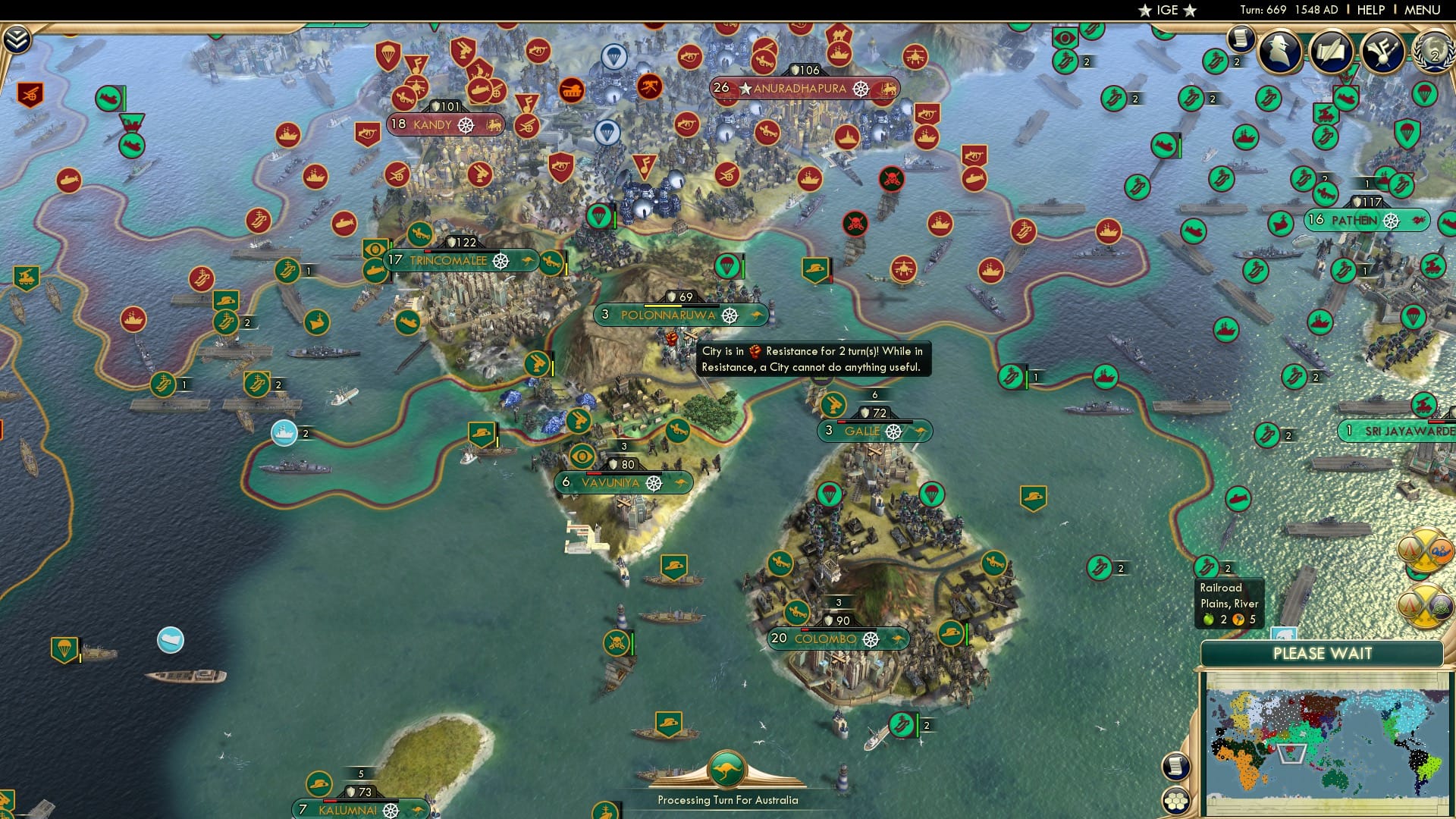Click the red skull-and-crossbones unit icon

coord(893,177)
